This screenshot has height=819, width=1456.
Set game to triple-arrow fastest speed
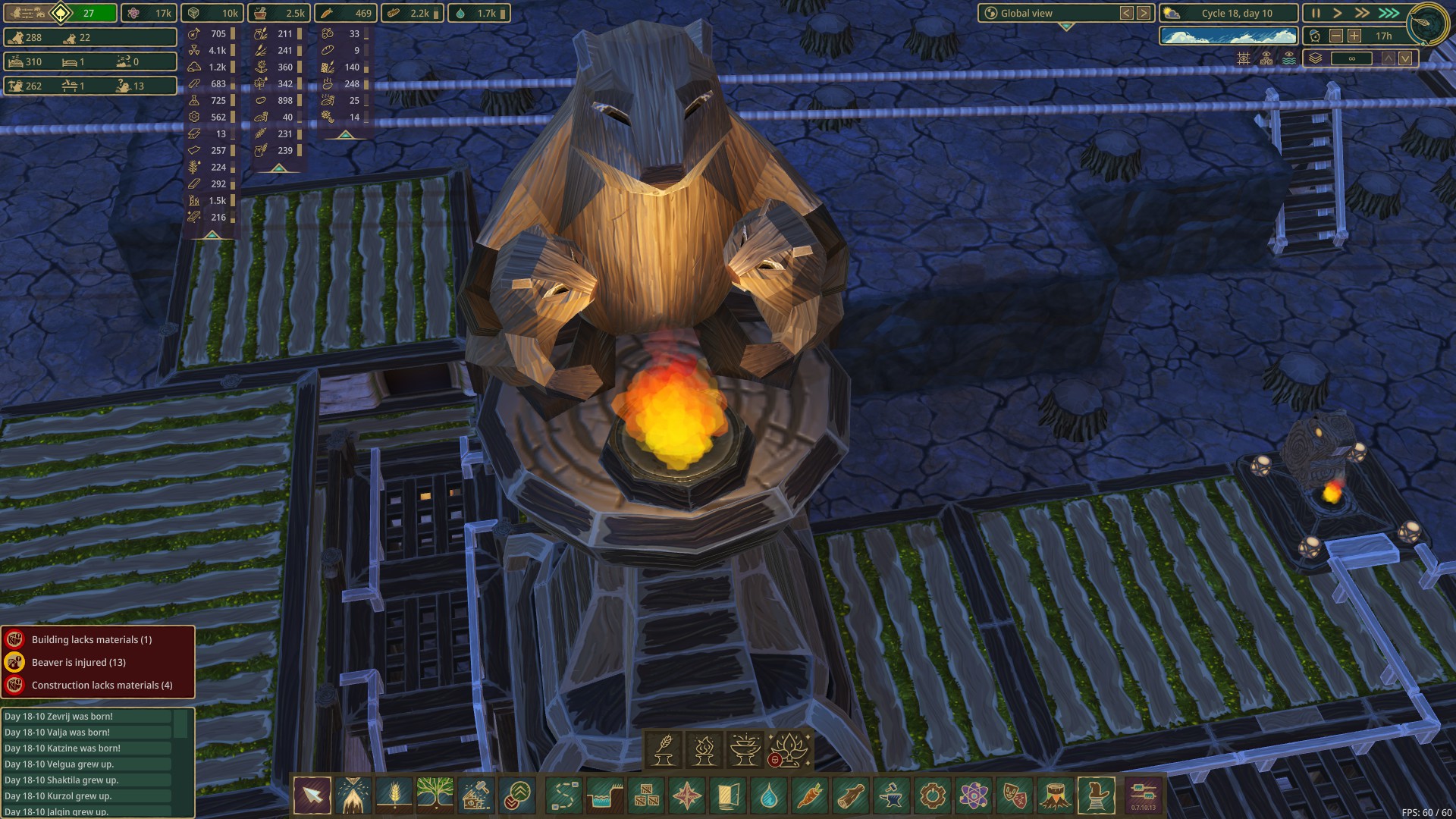click(1389, 13)
